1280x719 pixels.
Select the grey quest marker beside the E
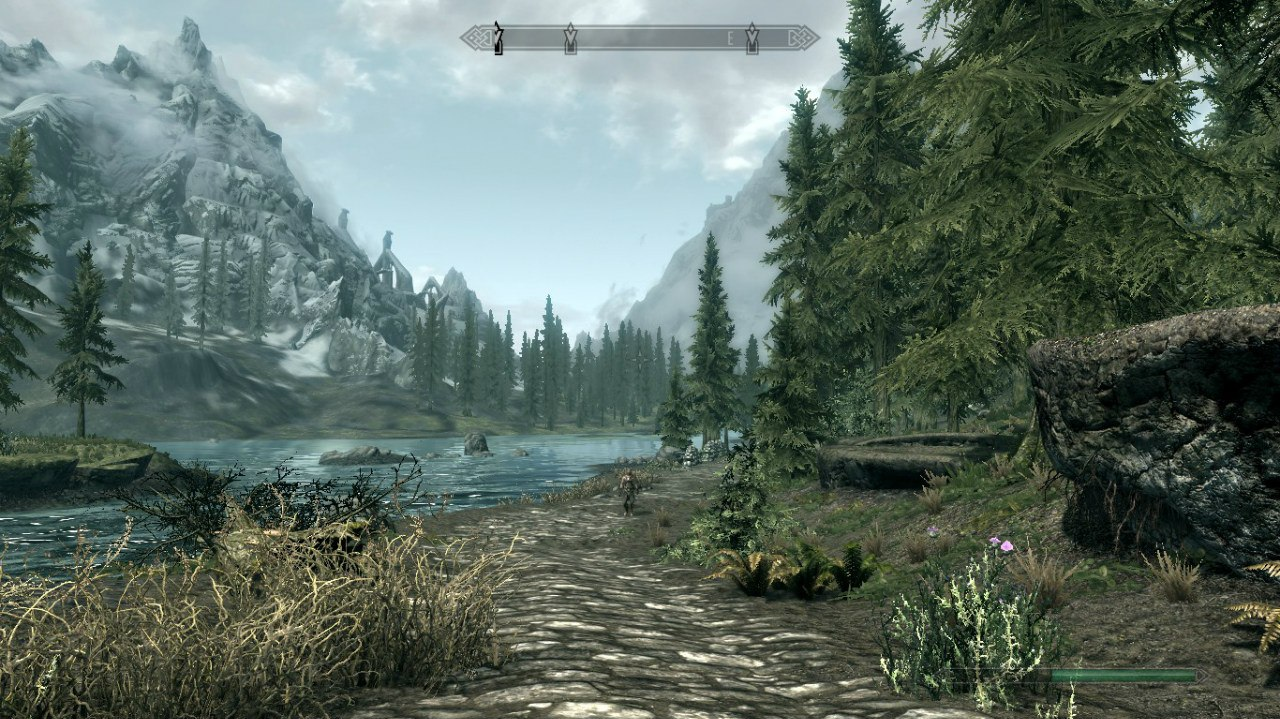751,39
